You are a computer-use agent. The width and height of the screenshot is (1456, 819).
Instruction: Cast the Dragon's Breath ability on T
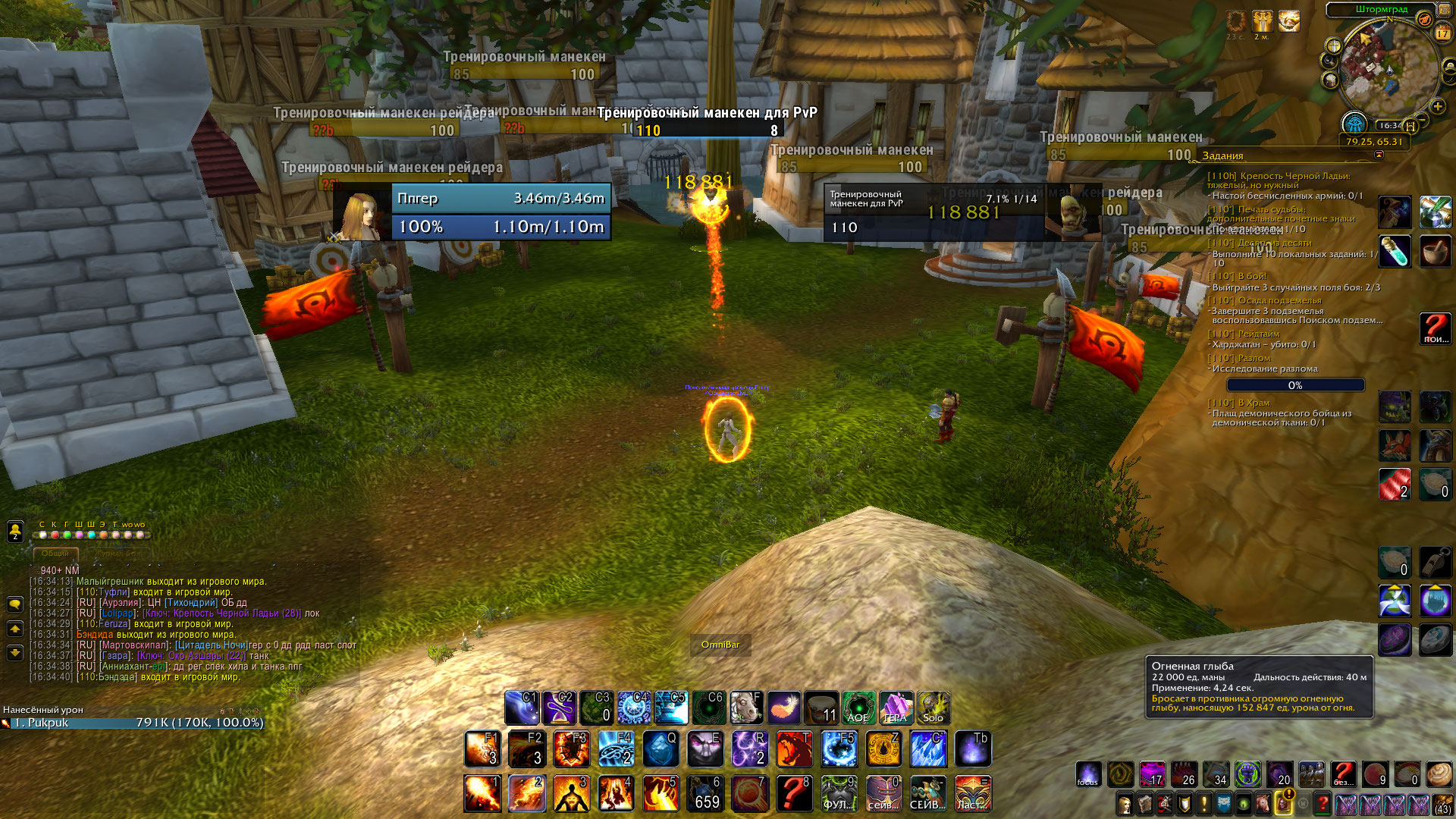794,749
